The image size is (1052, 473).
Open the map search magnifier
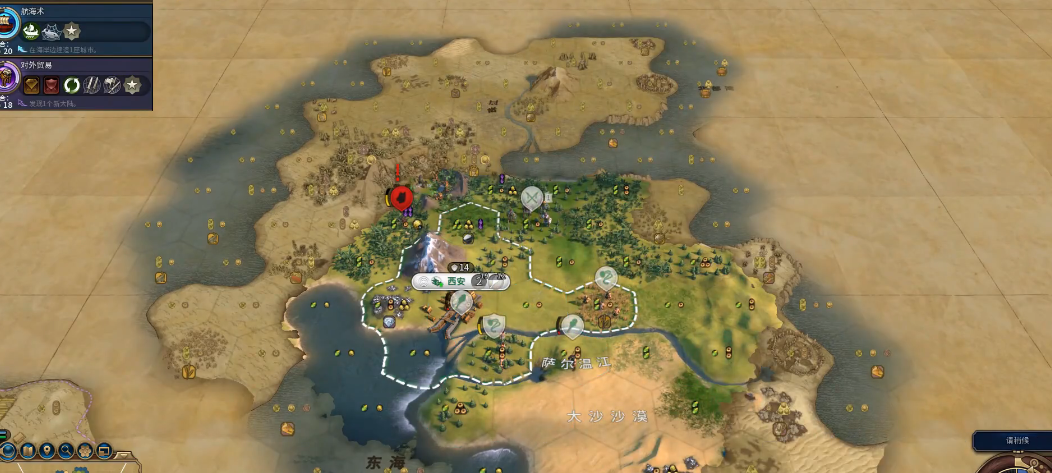coord(66,451)
